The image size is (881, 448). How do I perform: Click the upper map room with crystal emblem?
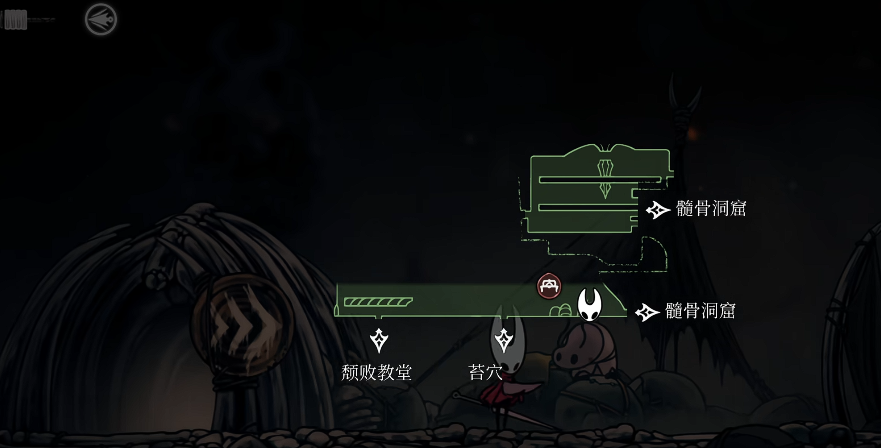coord(597,192)
